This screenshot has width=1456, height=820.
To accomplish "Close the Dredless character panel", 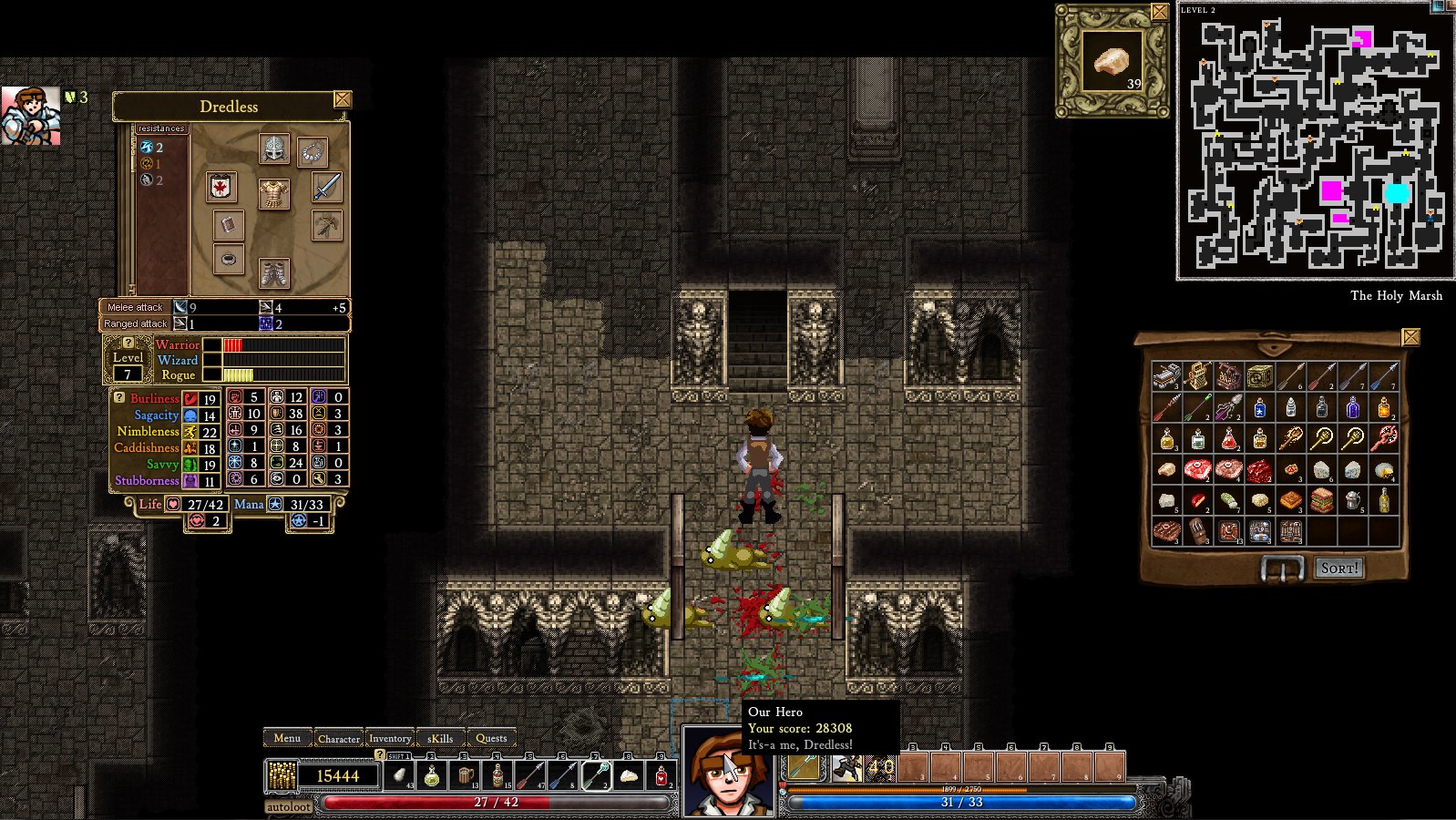I will pyautogui.click(x=343, y=99).
